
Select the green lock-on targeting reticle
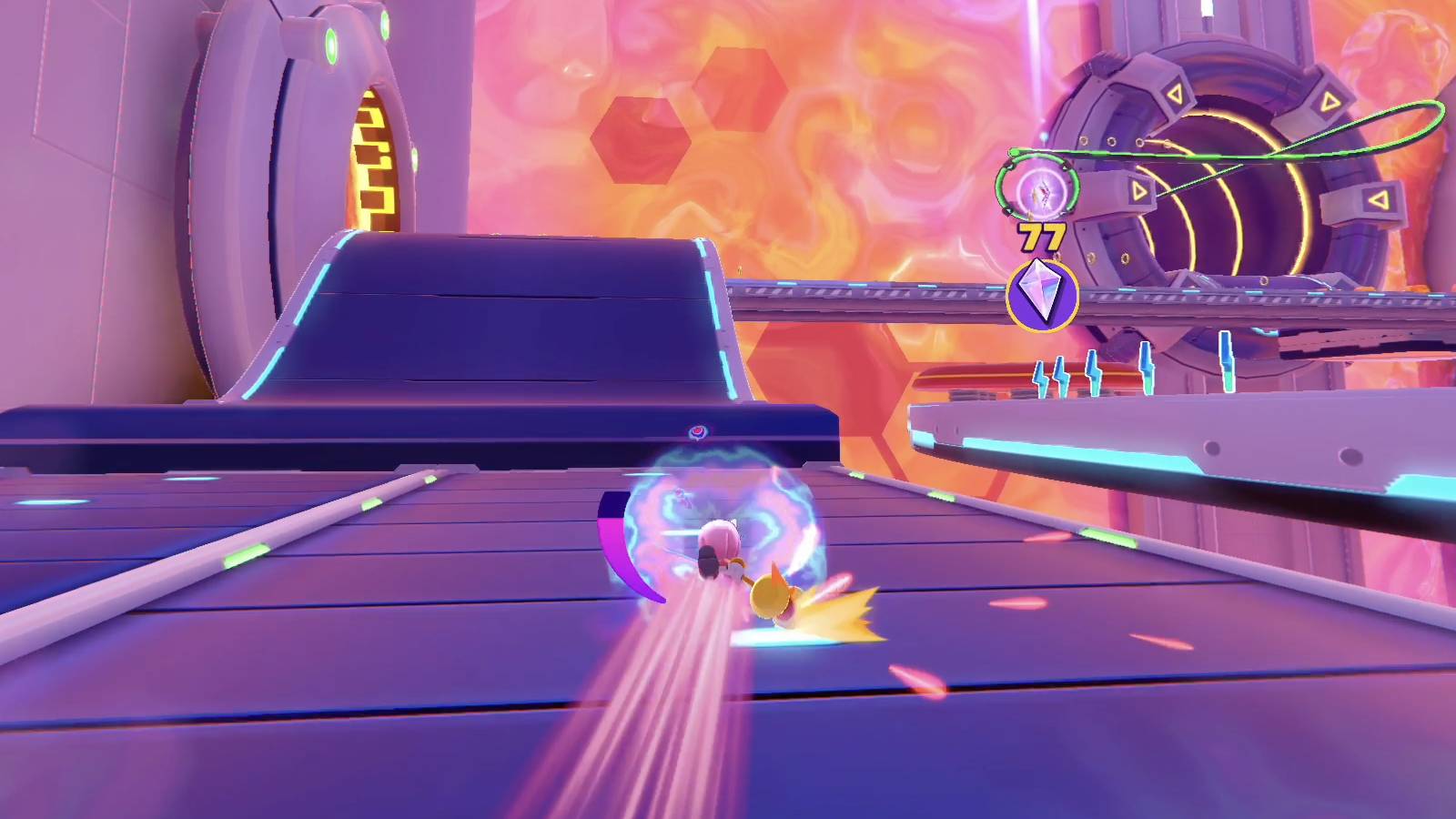[1040, 188]
